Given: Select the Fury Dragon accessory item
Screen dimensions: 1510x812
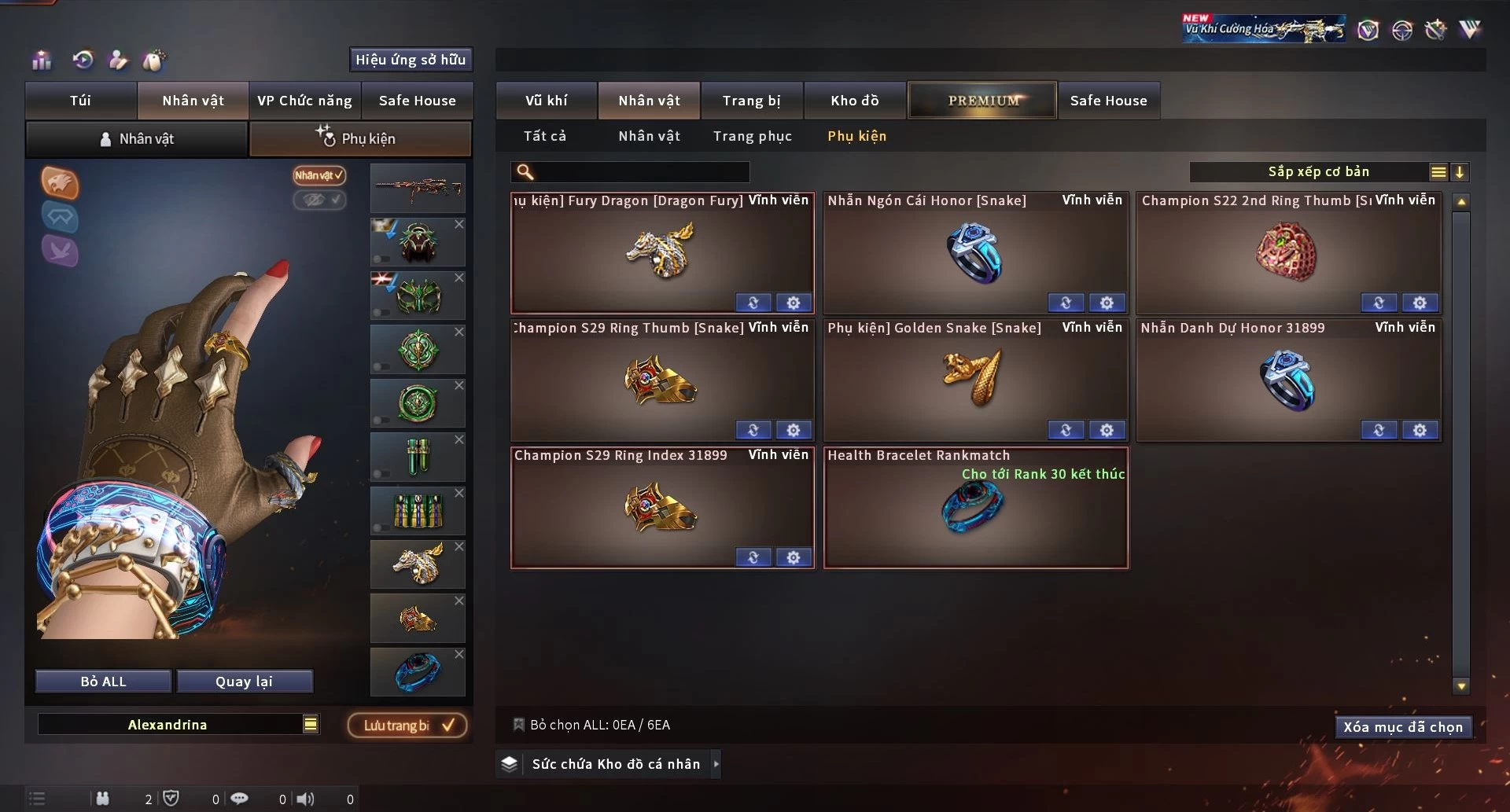Looking at the screenshot, I should click(661, 253).
